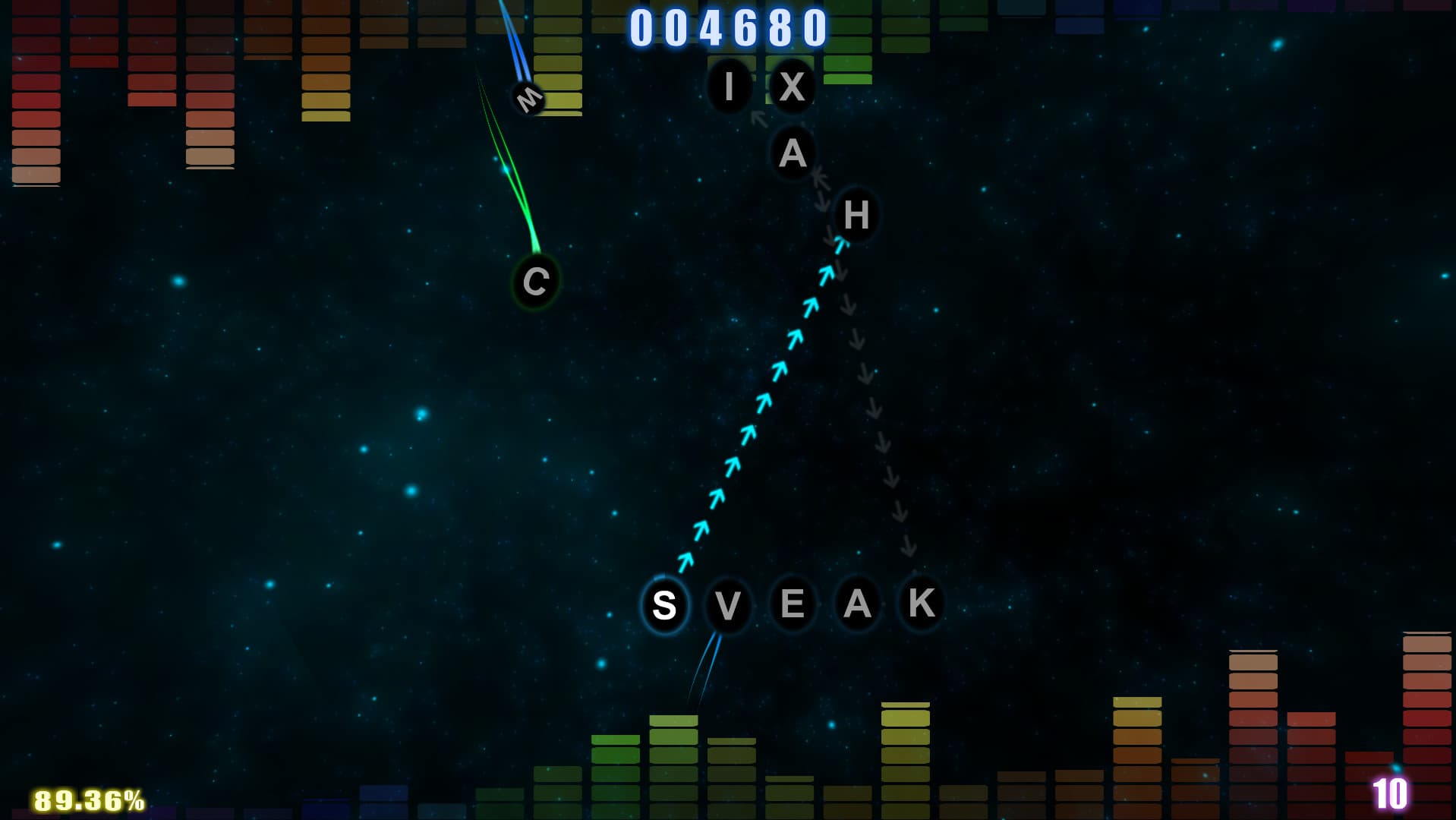This screenshot has height=820, width=1456.
Task: Click the upper letter A orb
Action: [792, 153]
